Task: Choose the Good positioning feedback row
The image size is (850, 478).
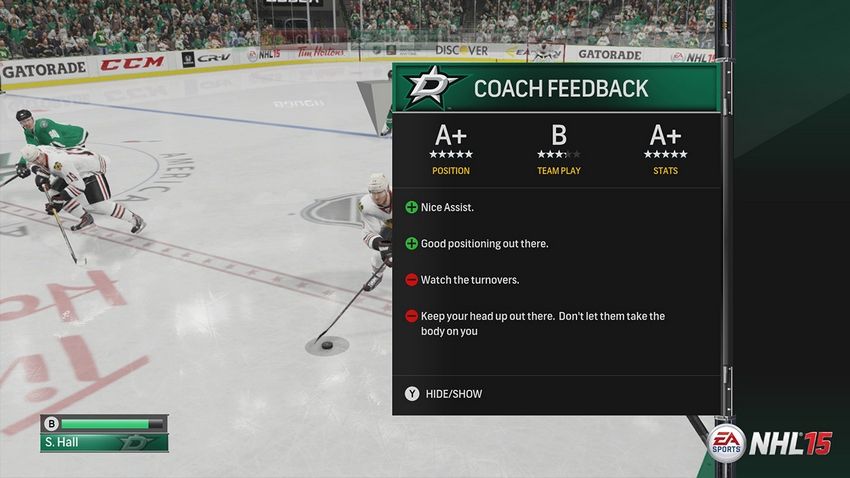Action: [484, 243]
